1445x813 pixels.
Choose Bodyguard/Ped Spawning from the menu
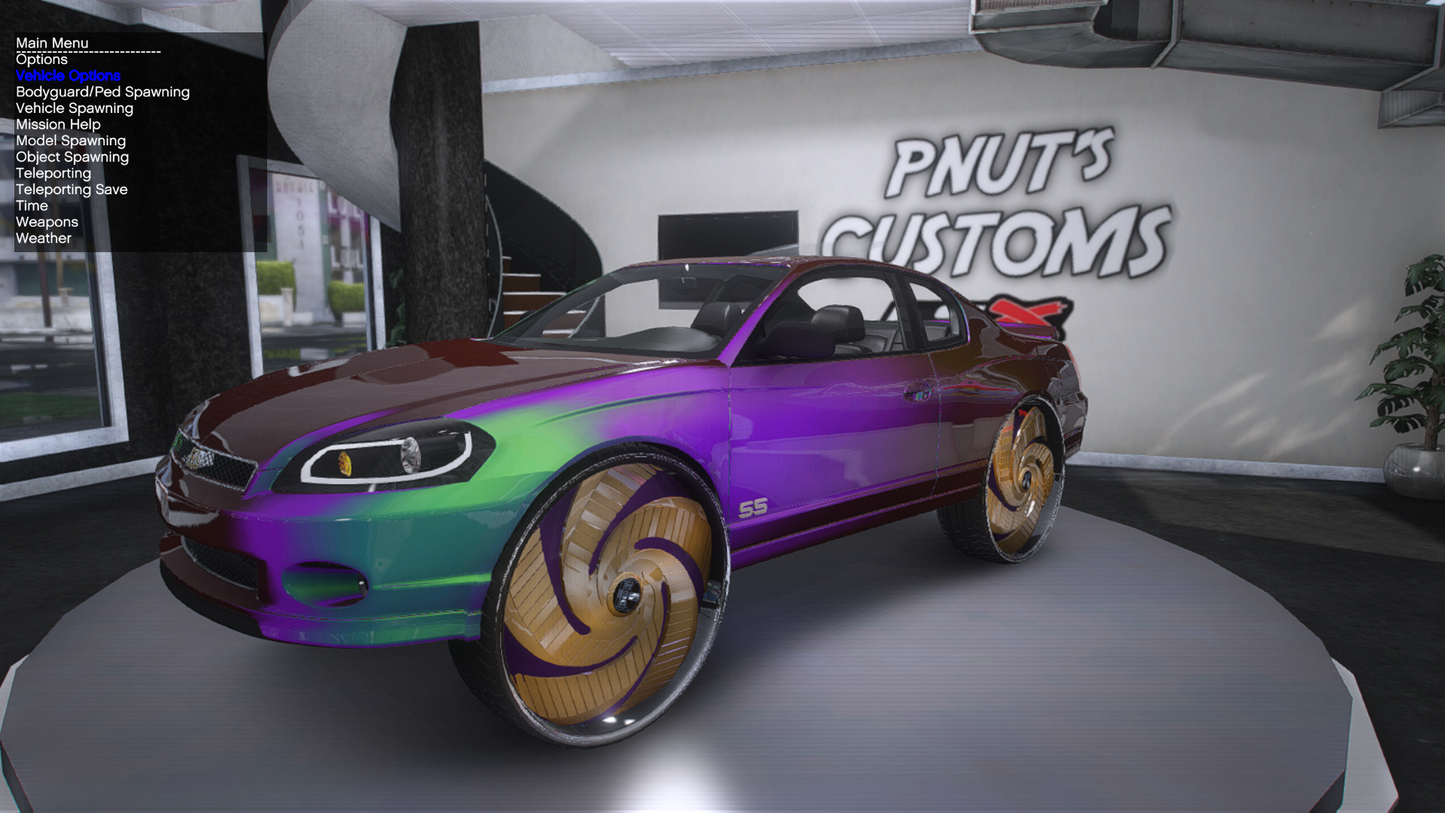102,92
